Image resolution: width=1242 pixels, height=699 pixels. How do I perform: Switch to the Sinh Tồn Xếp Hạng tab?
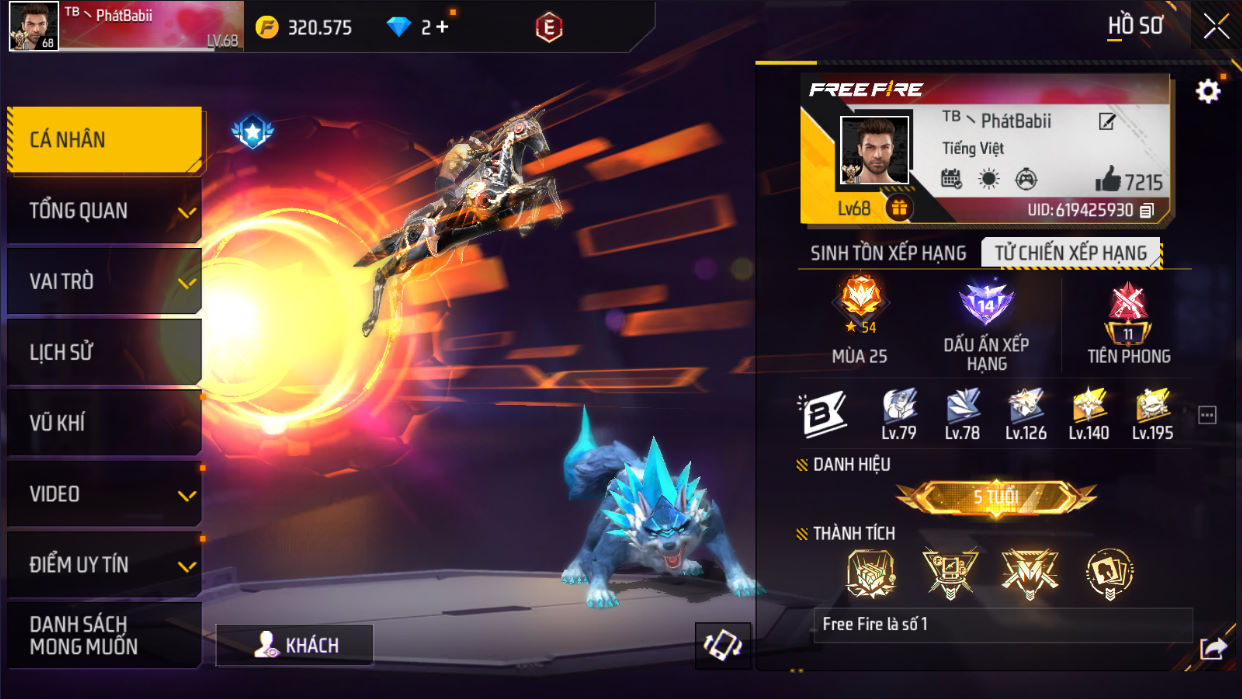tap(888, 253)
